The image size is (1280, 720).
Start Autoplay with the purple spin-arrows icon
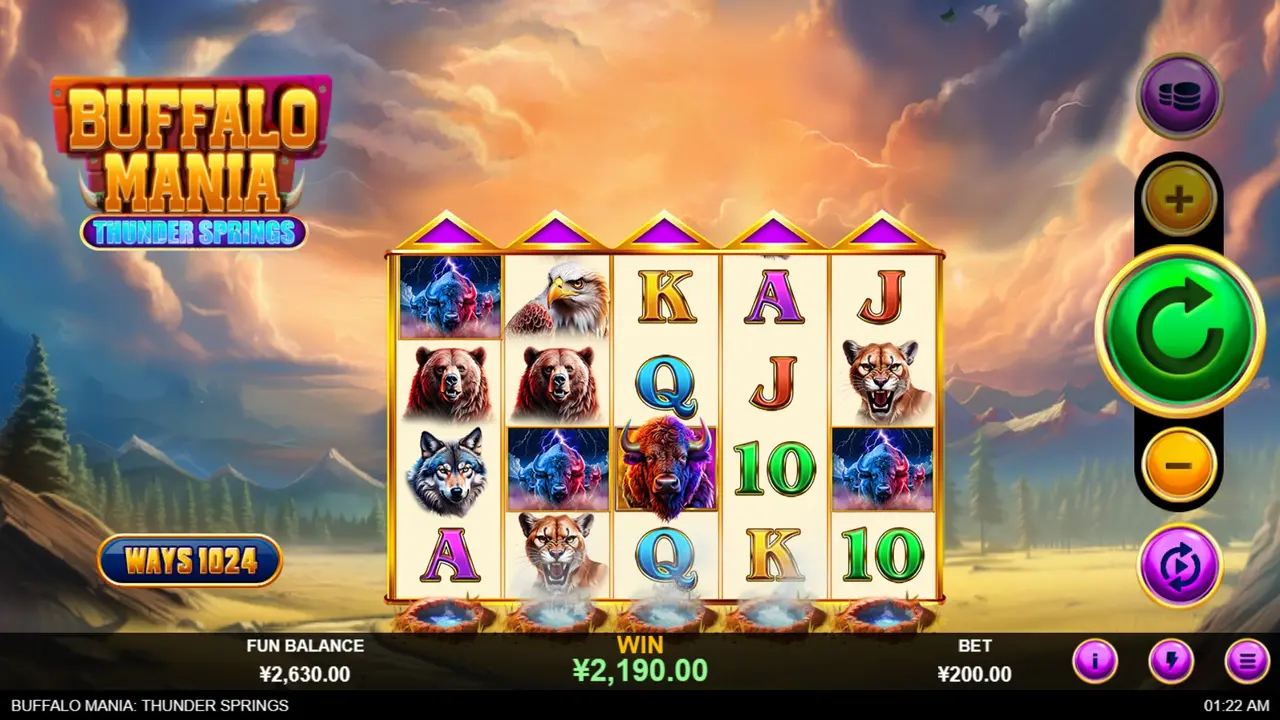point(1180,566)
